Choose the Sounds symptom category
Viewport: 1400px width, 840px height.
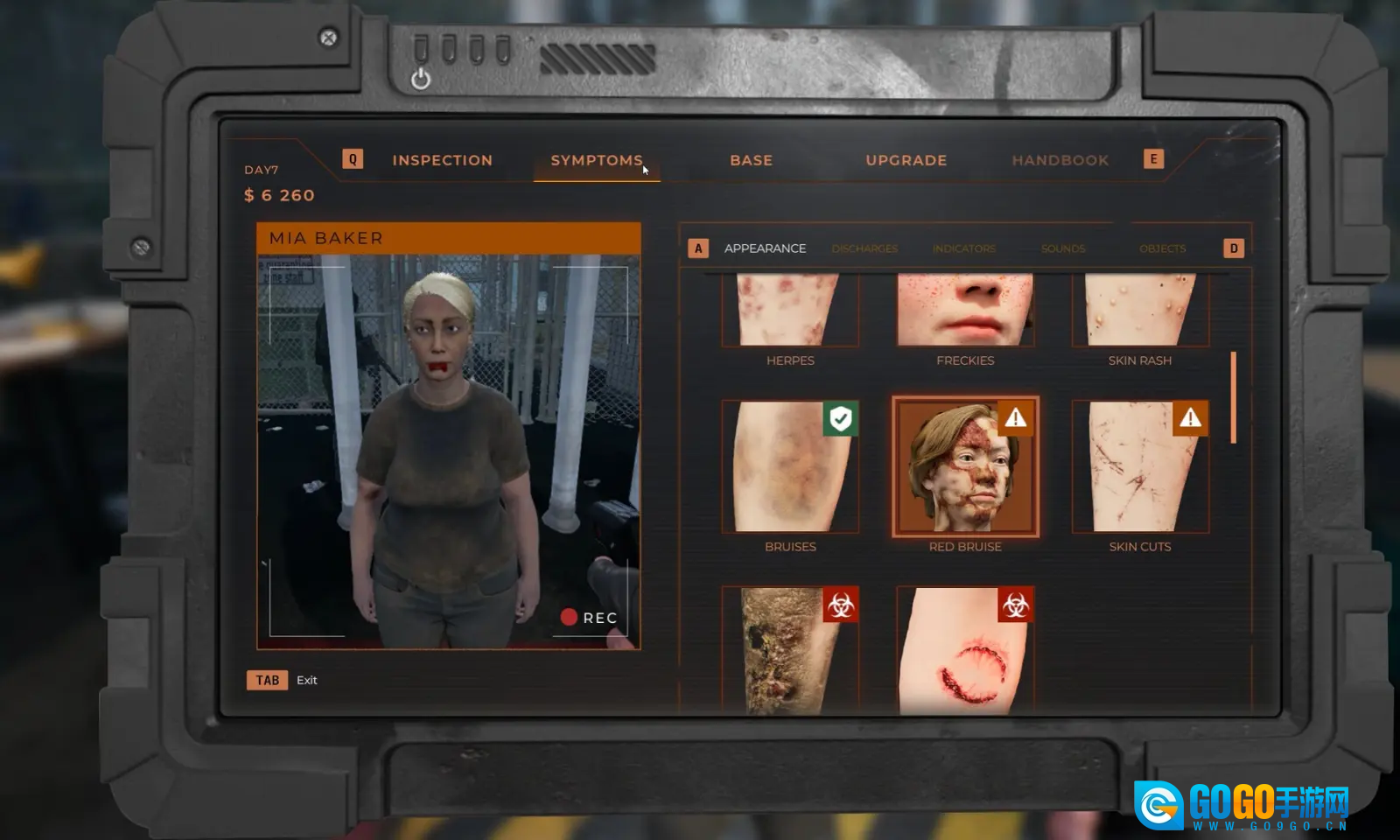1062,248
